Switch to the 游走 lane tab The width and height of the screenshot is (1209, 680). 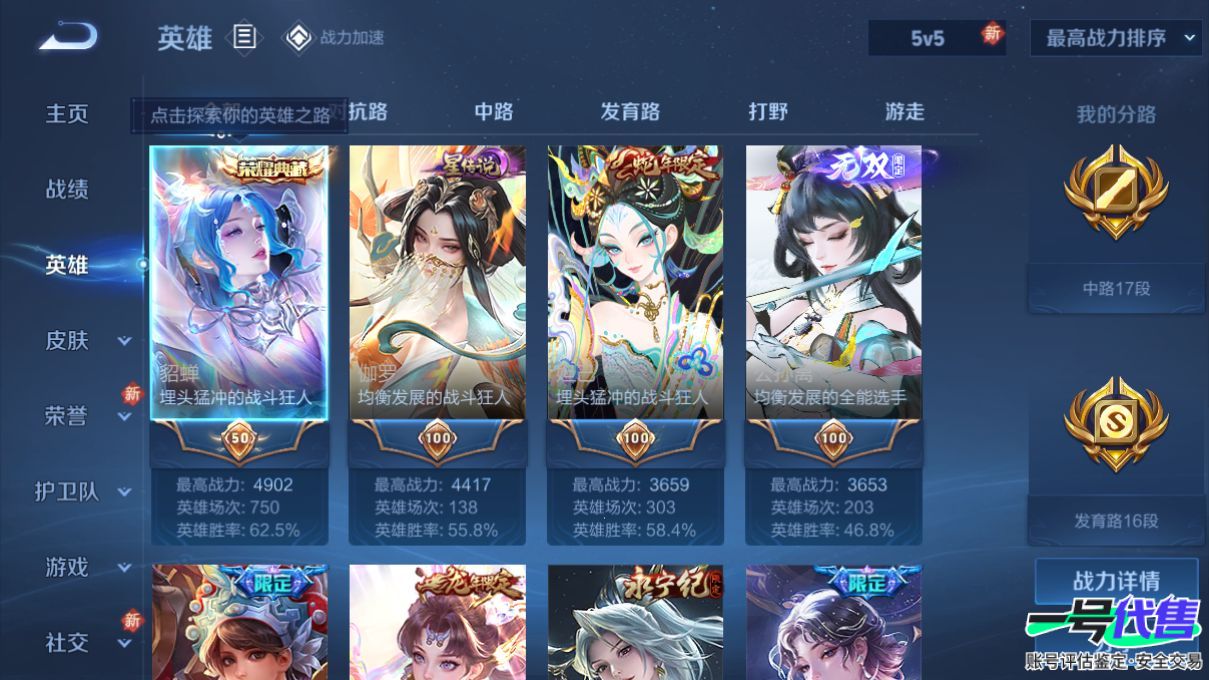904,112
